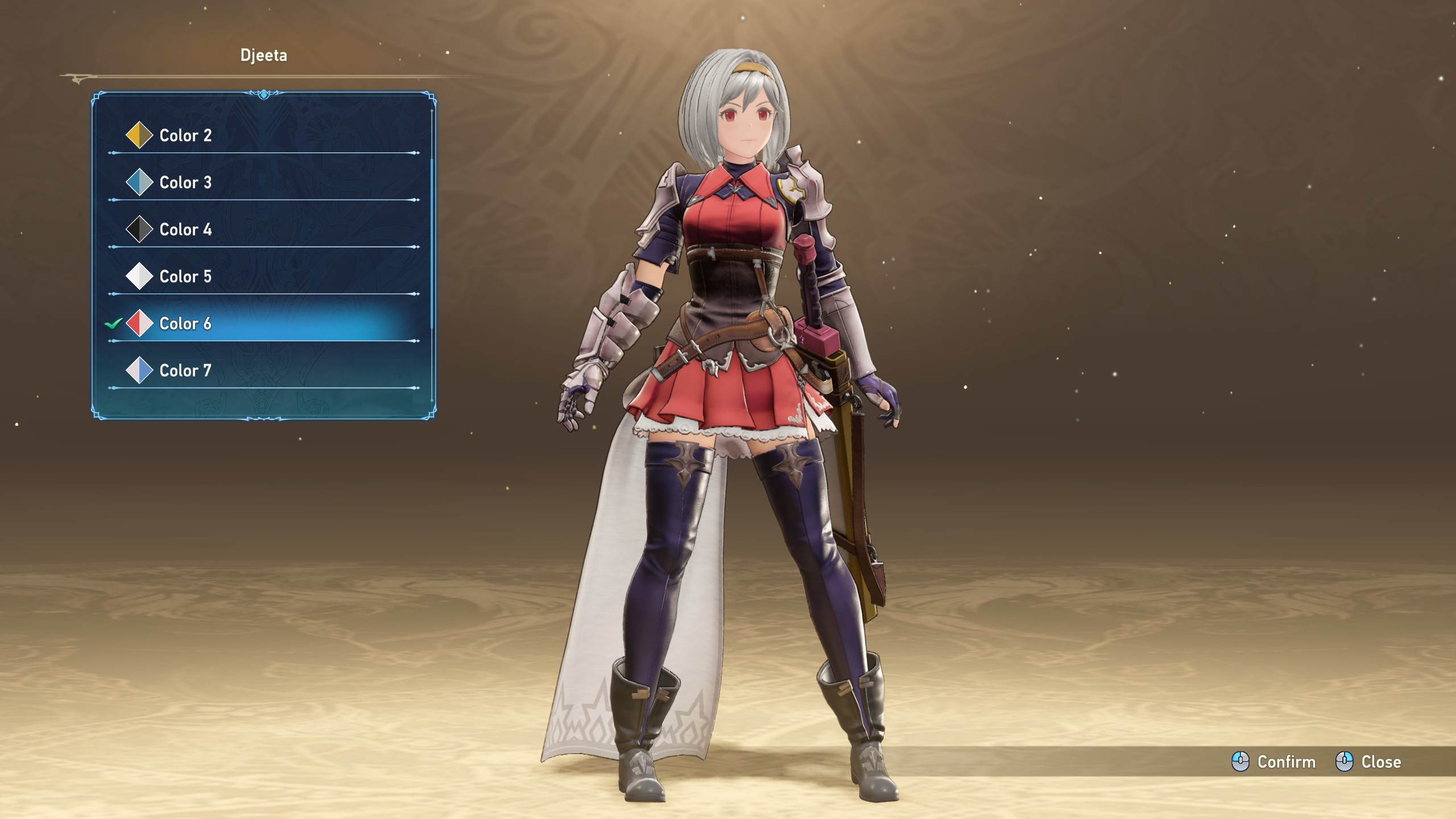Choose the Color 3 teal option
1456x819 pixels.
pyautogui.click(x=185, y=183)
